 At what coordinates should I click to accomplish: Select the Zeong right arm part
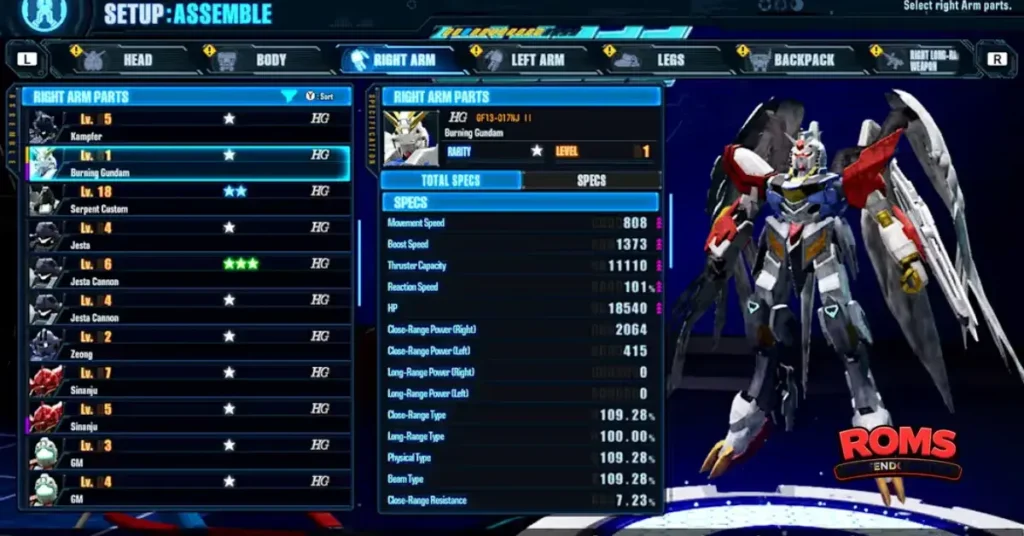click(190, 343)
